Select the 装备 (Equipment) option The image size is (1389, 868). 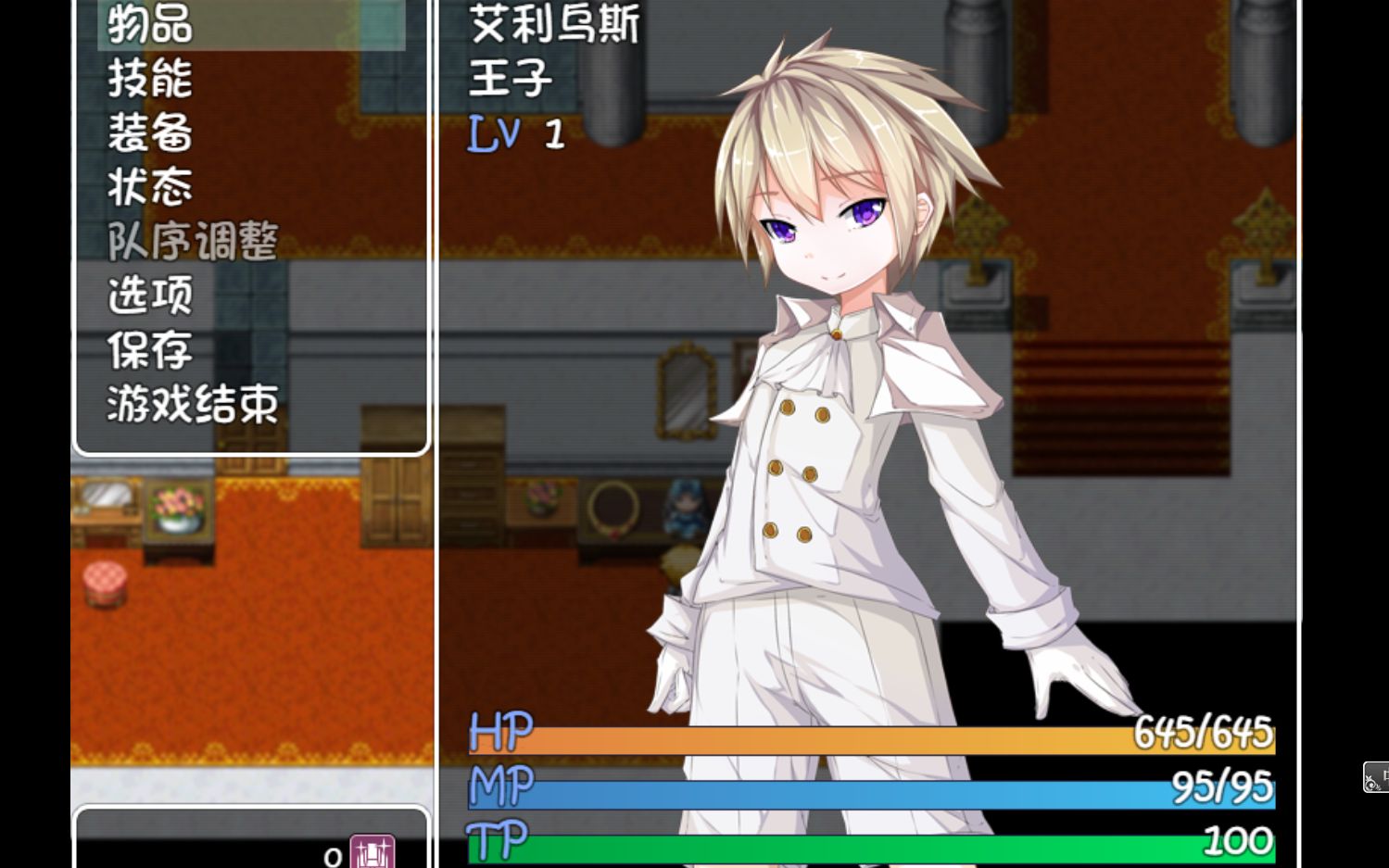[x=148, y=132]
